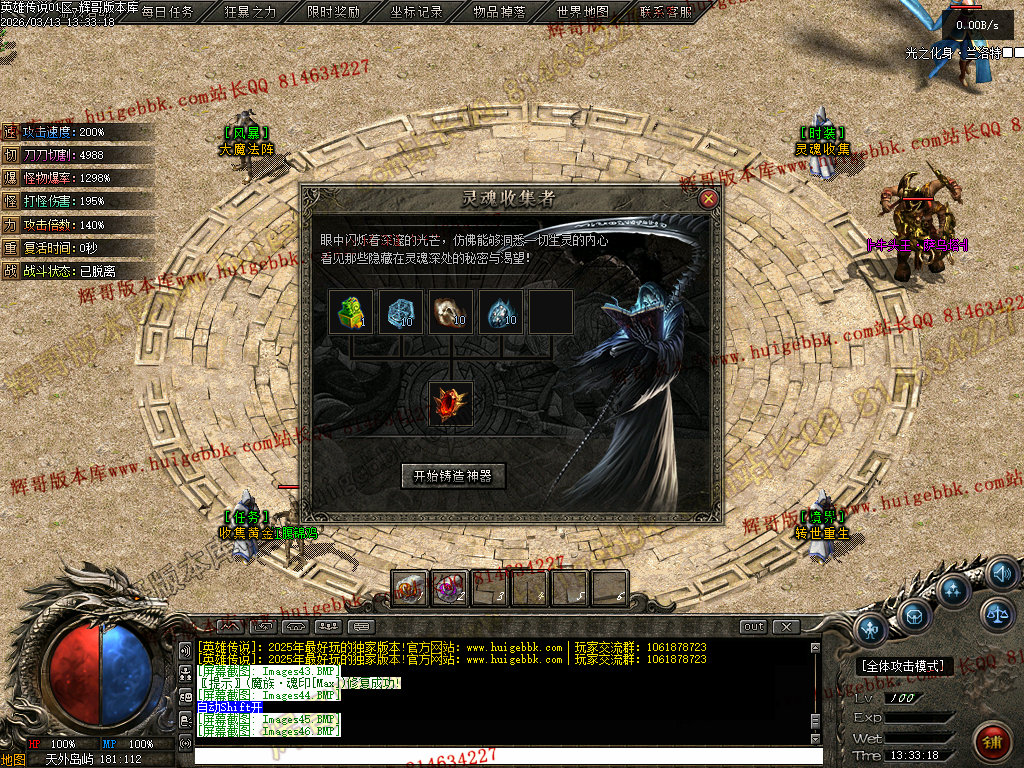Open the red 铺 shop button
Screen dimensions: 1024x768
992,741
